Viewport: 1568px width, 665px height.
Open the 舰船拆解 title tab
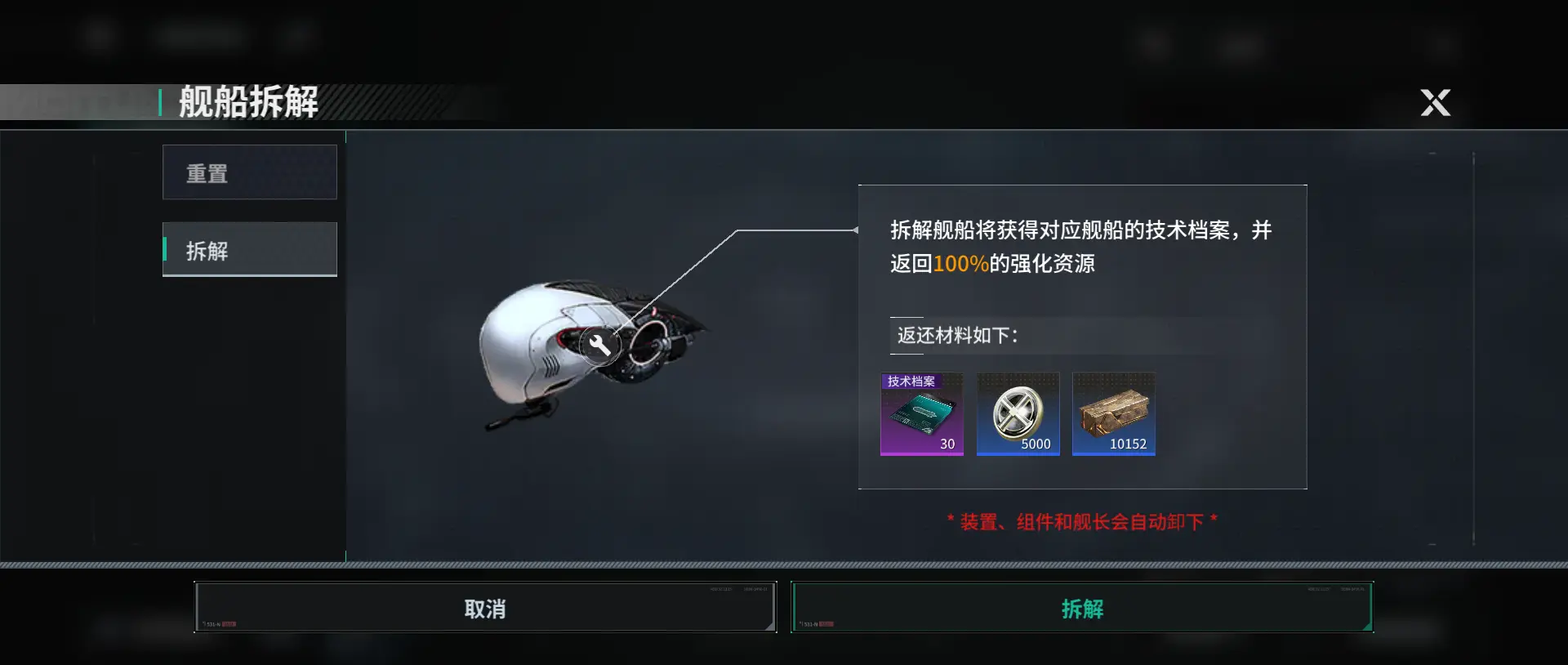(247, 103)
